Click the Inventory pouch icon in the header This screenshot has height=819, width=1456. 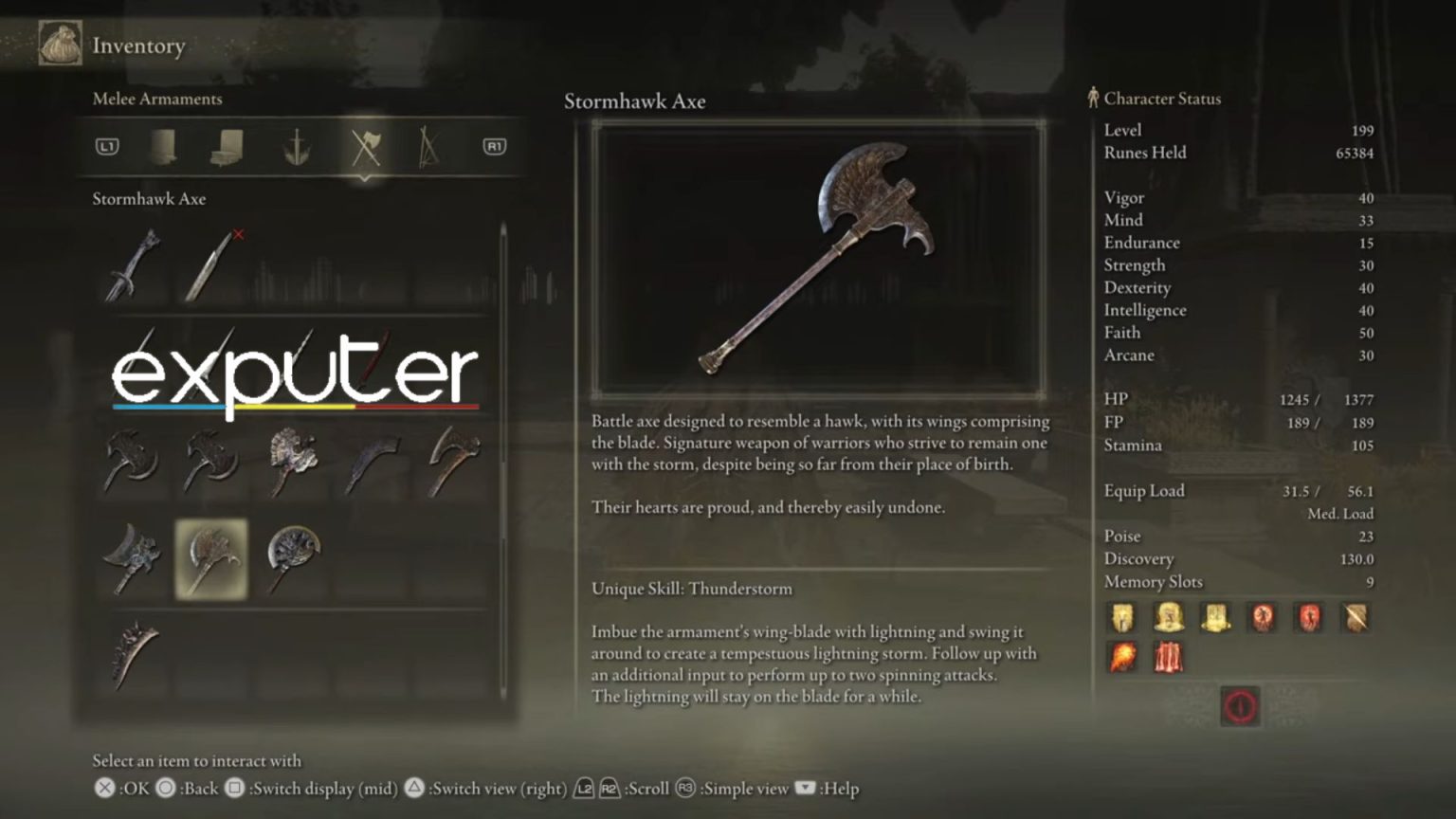click(x=59, y=43)
